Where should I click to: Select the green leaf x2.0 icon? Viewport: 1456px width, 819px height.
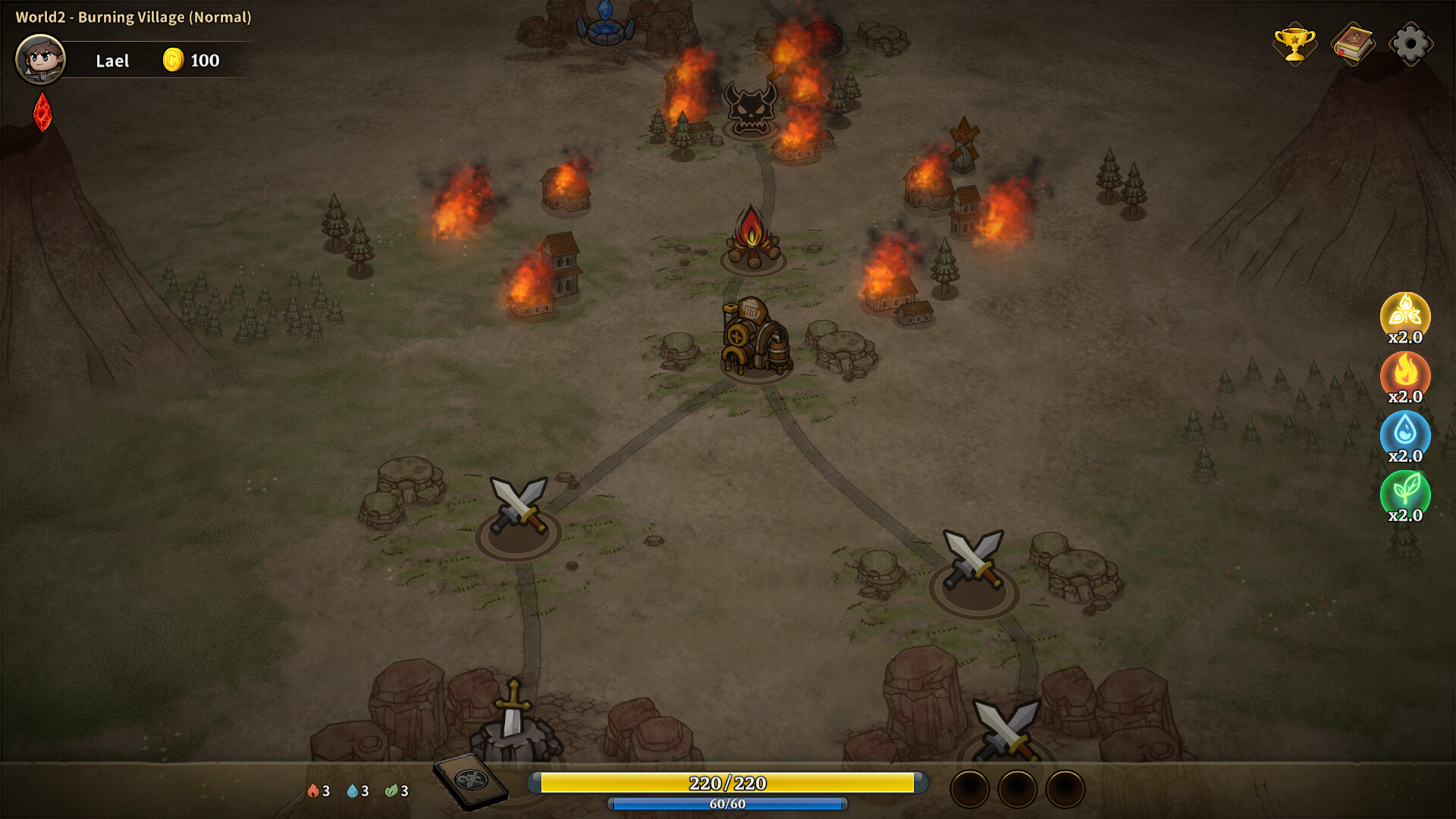[x=1405, y=491]
